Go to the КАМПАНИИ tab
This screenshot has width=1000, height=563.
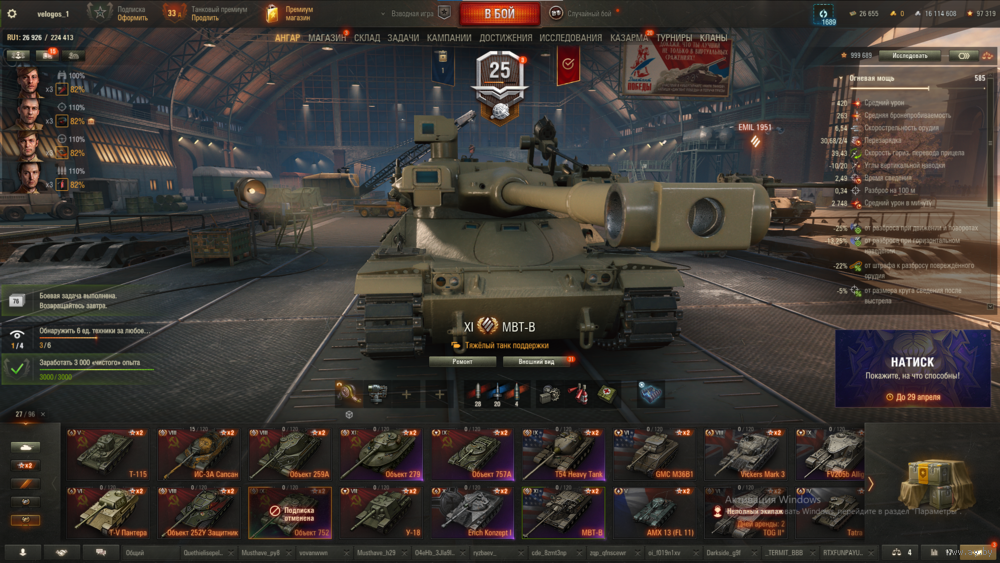pyautogui.click(x=449, y=38)
